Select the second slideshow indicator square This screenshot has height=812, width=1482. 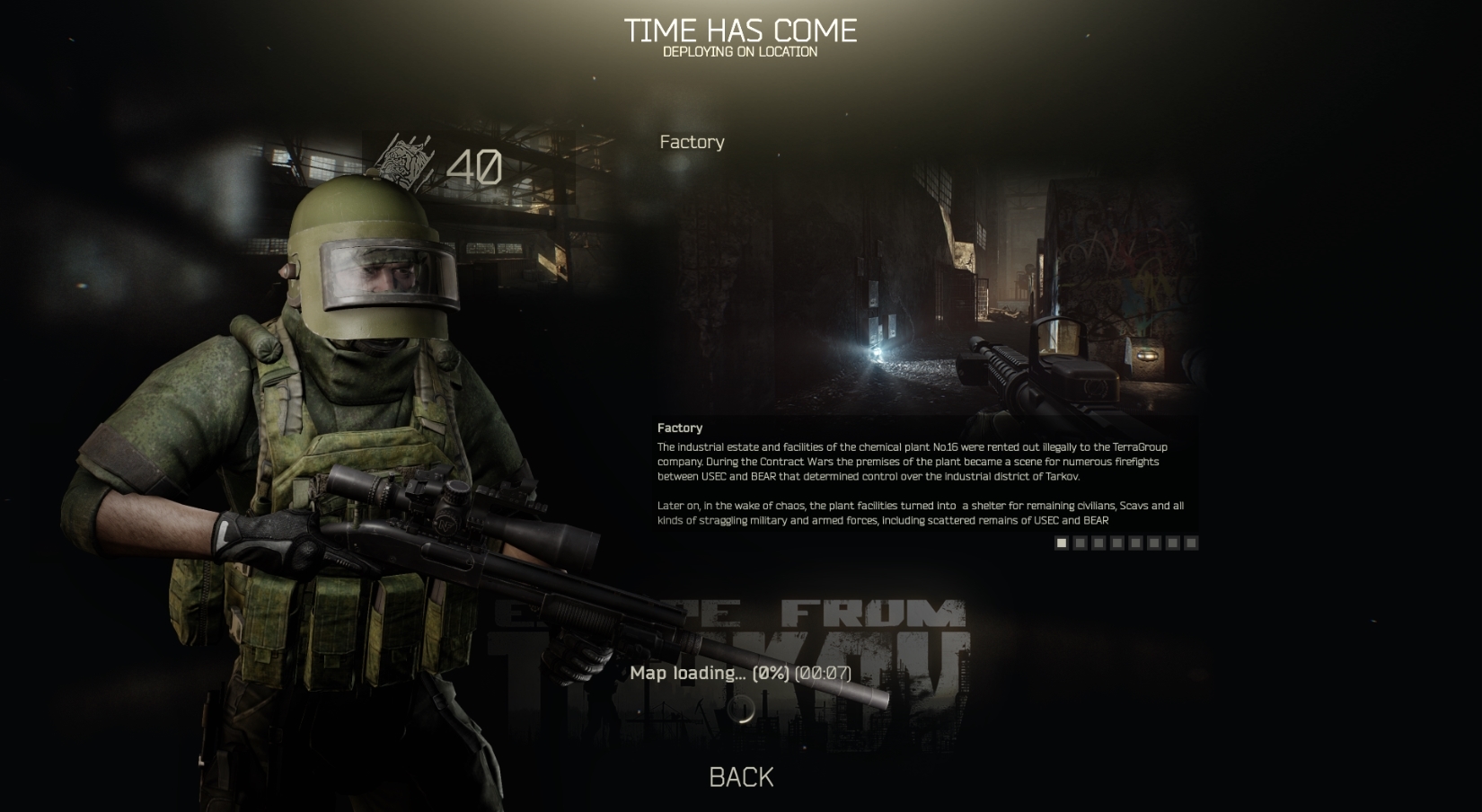click(x=1079, y=543)
